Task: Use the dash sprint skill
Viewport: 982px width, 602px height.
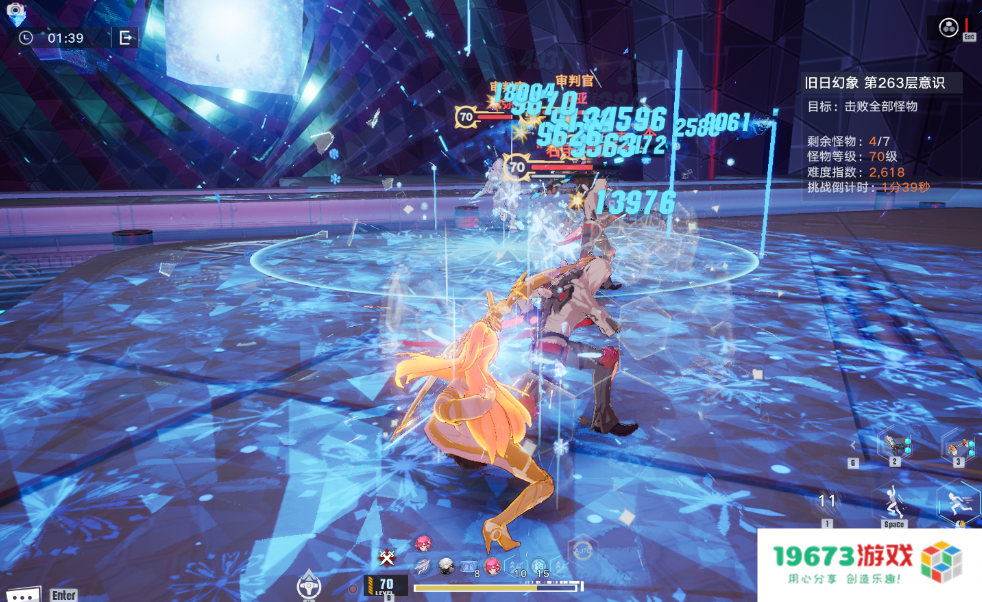Action: click(959, 501)
